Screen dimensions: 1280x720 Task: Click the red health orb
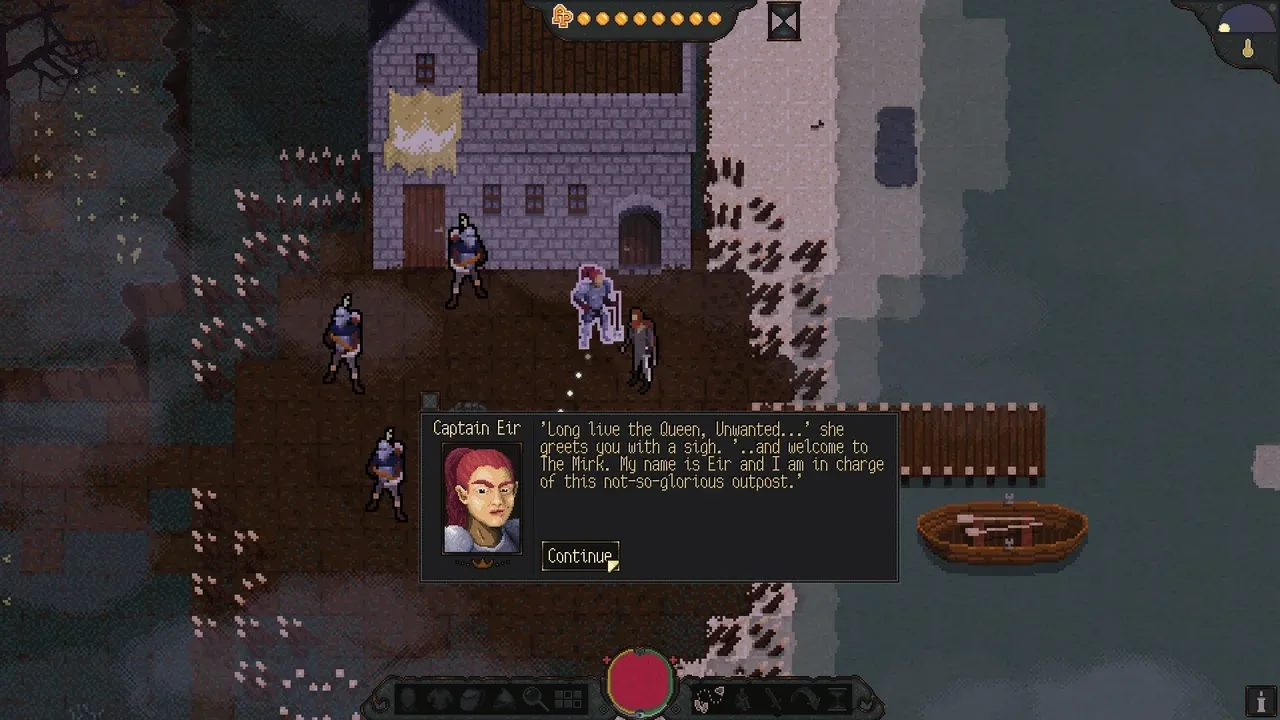tap(640, 679)
